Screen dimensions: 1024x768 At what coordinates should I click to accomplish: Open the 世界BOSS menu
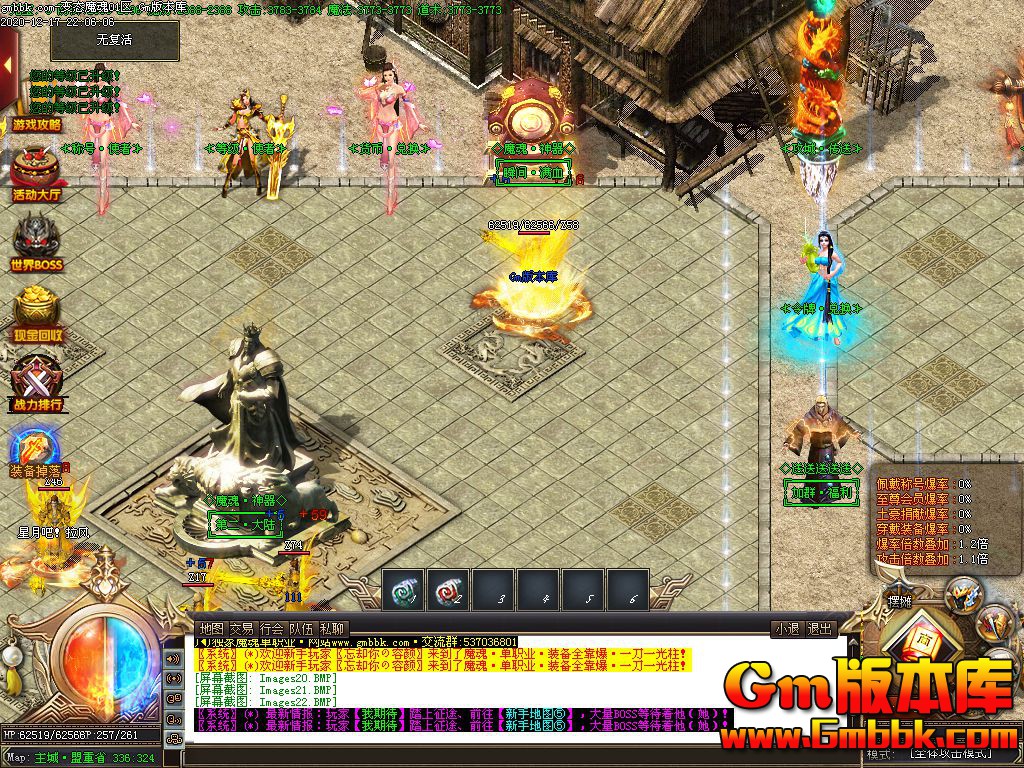(37, 241)
